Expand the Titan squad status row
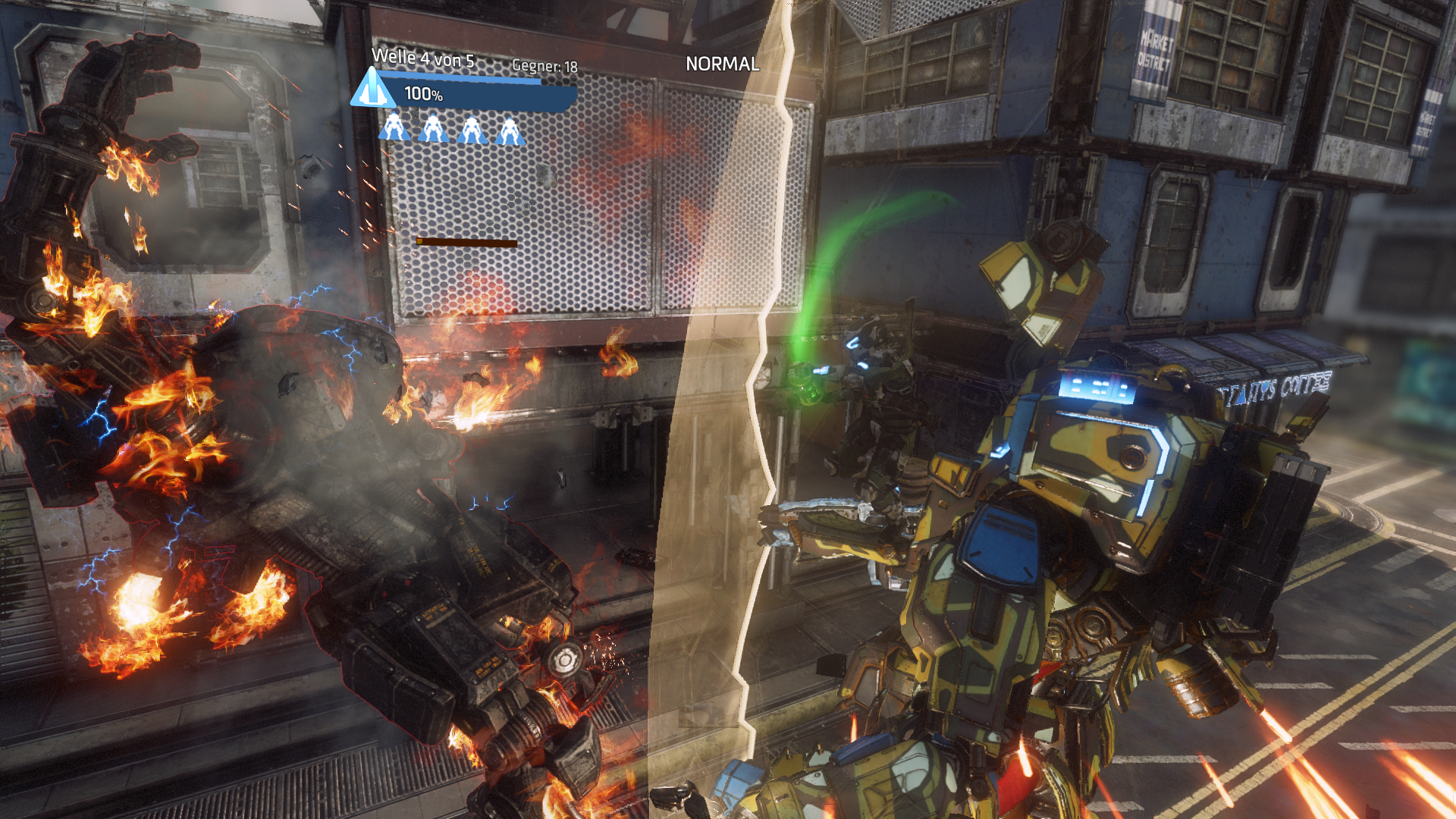 tap(453, 129)
